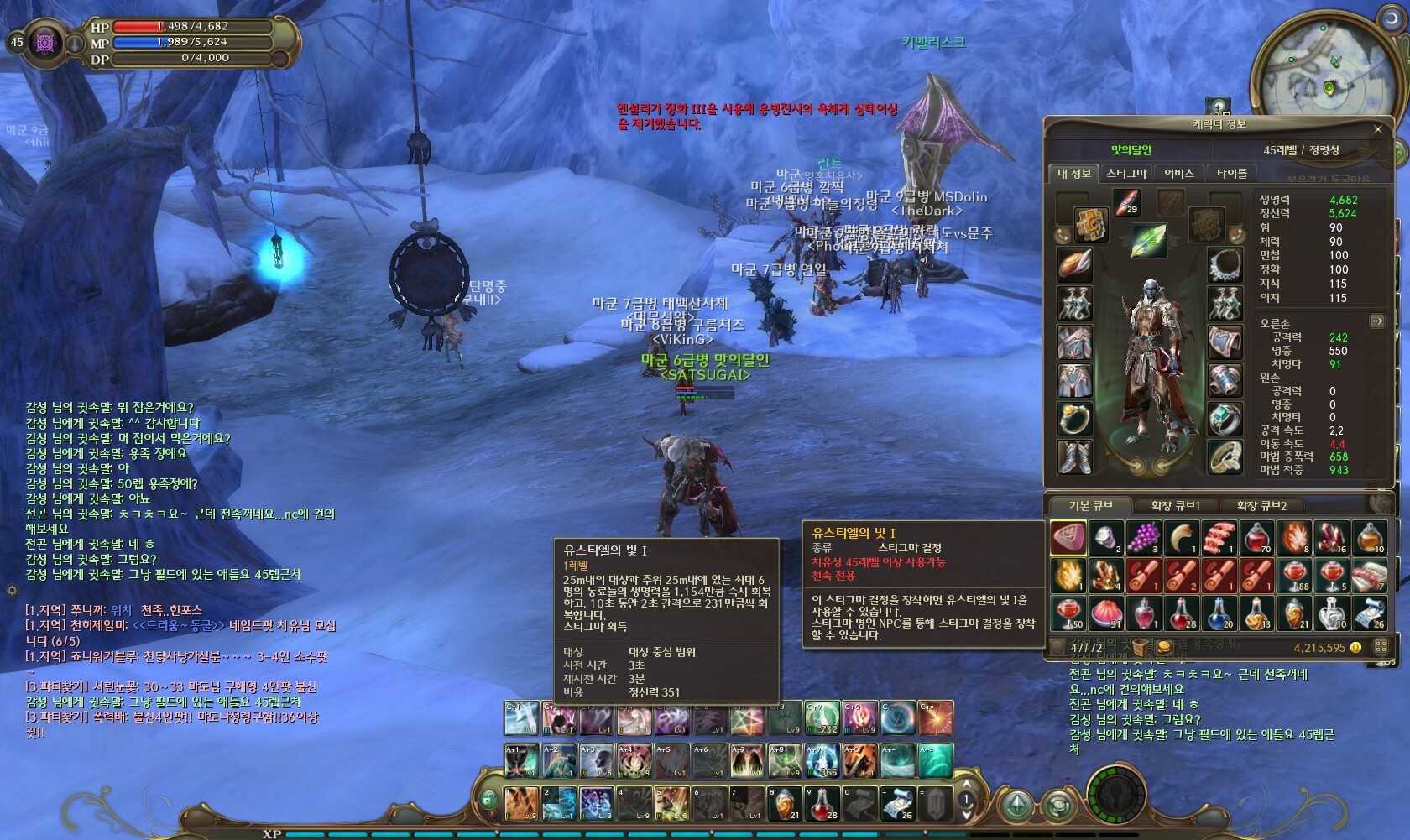Click the equipped necklace slot
This screenshot has width=1410, height=840.
pyautogui.click(x=1225, y=265)
